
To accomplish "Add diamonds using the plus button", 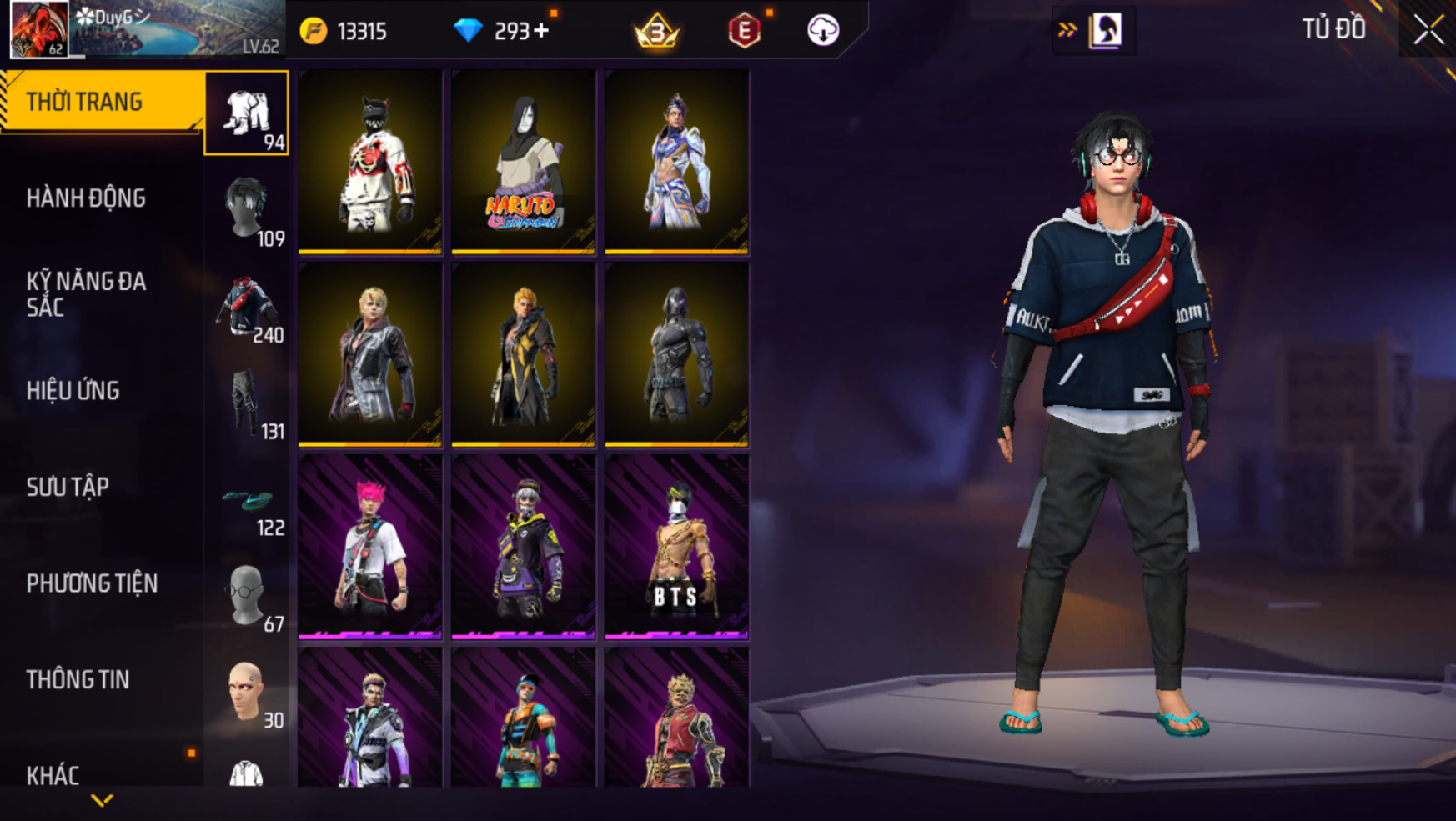I will point(542,31).
